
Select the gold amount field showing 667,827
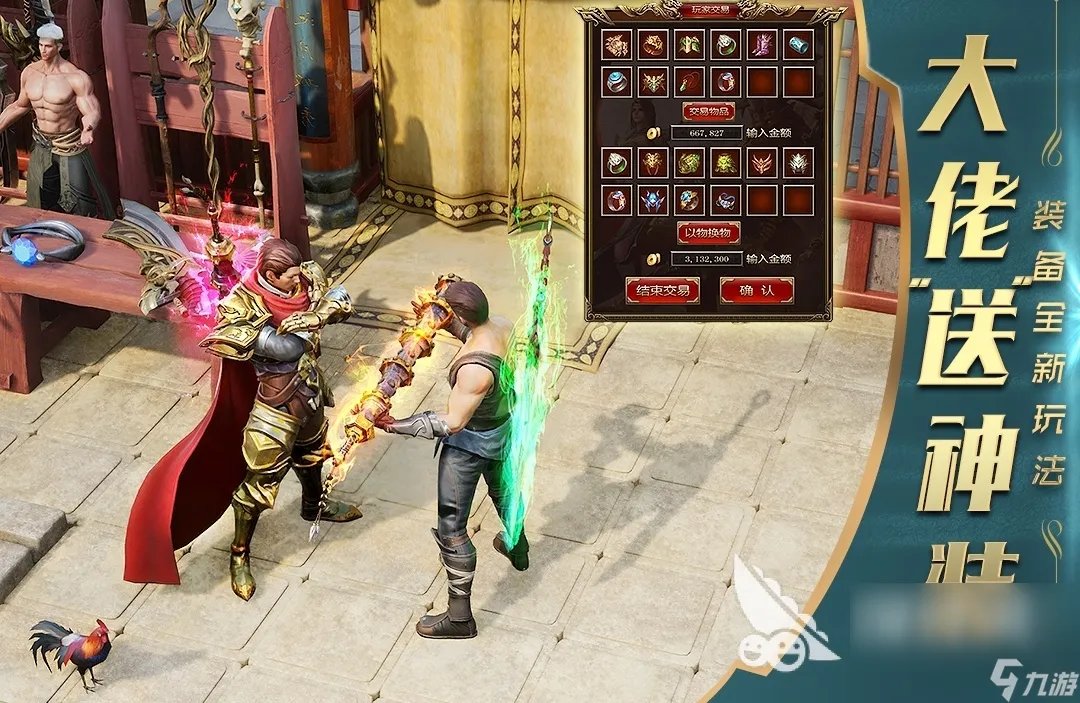pyautogui.click(x=706, y=132)
